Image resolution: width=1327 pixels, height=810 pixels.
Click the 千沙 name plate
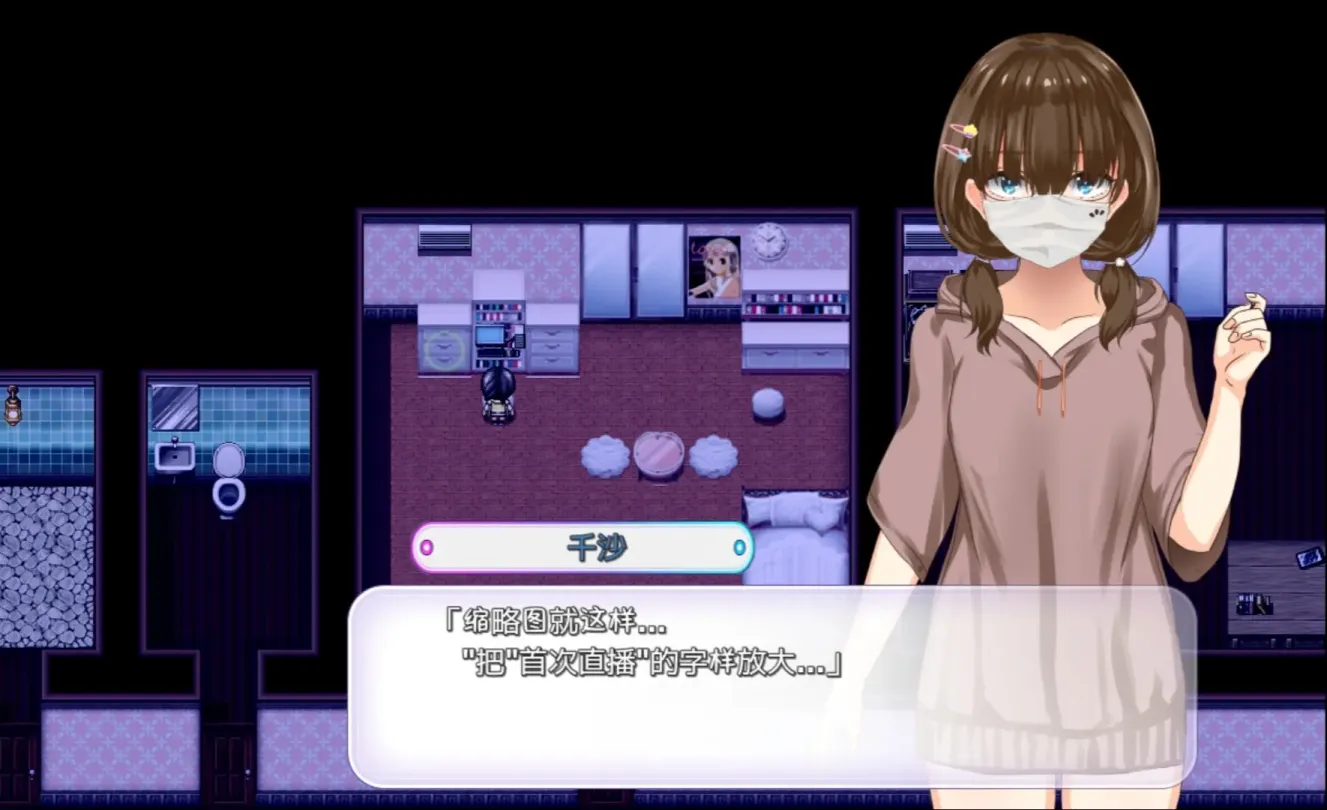point(585,546)
